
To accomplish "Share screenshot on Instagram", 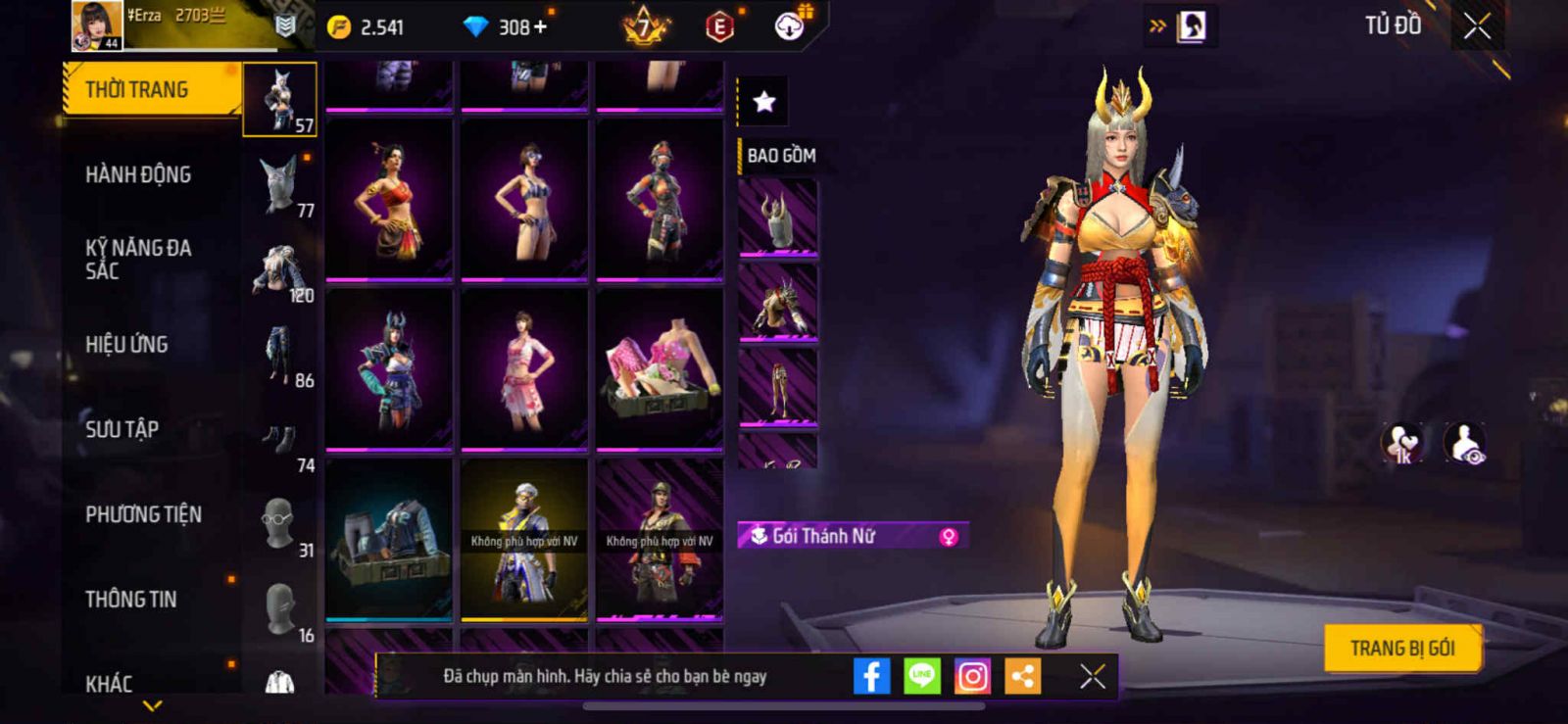I will pos(972,676).
